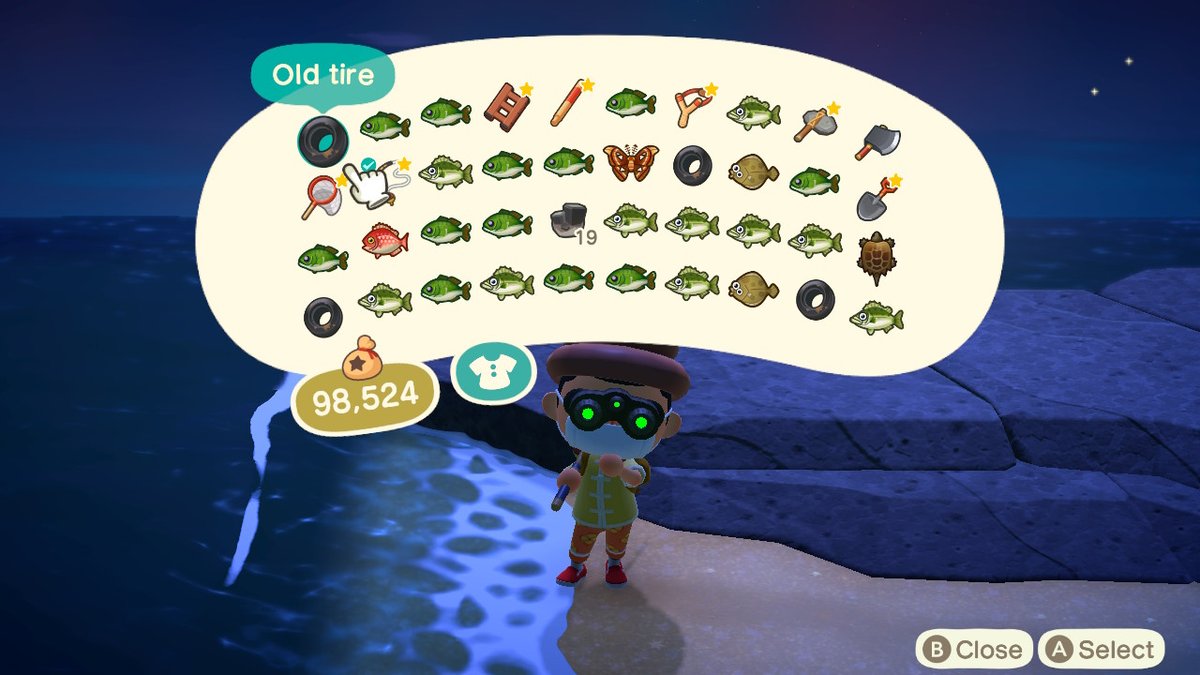Select the highlighted Old tire slot
This screenshot has height=675, width=1200.
322,139
